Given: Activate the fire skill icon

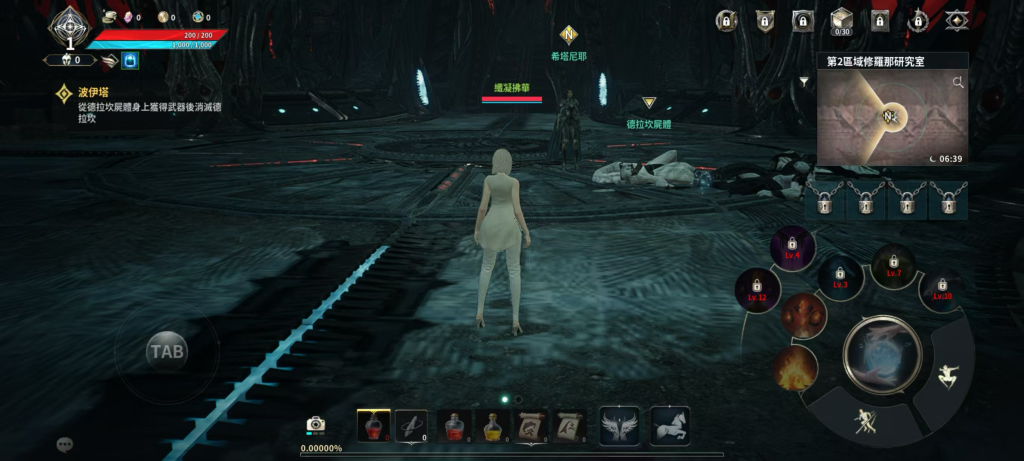Looking at the screenshot, I should 796,367.
